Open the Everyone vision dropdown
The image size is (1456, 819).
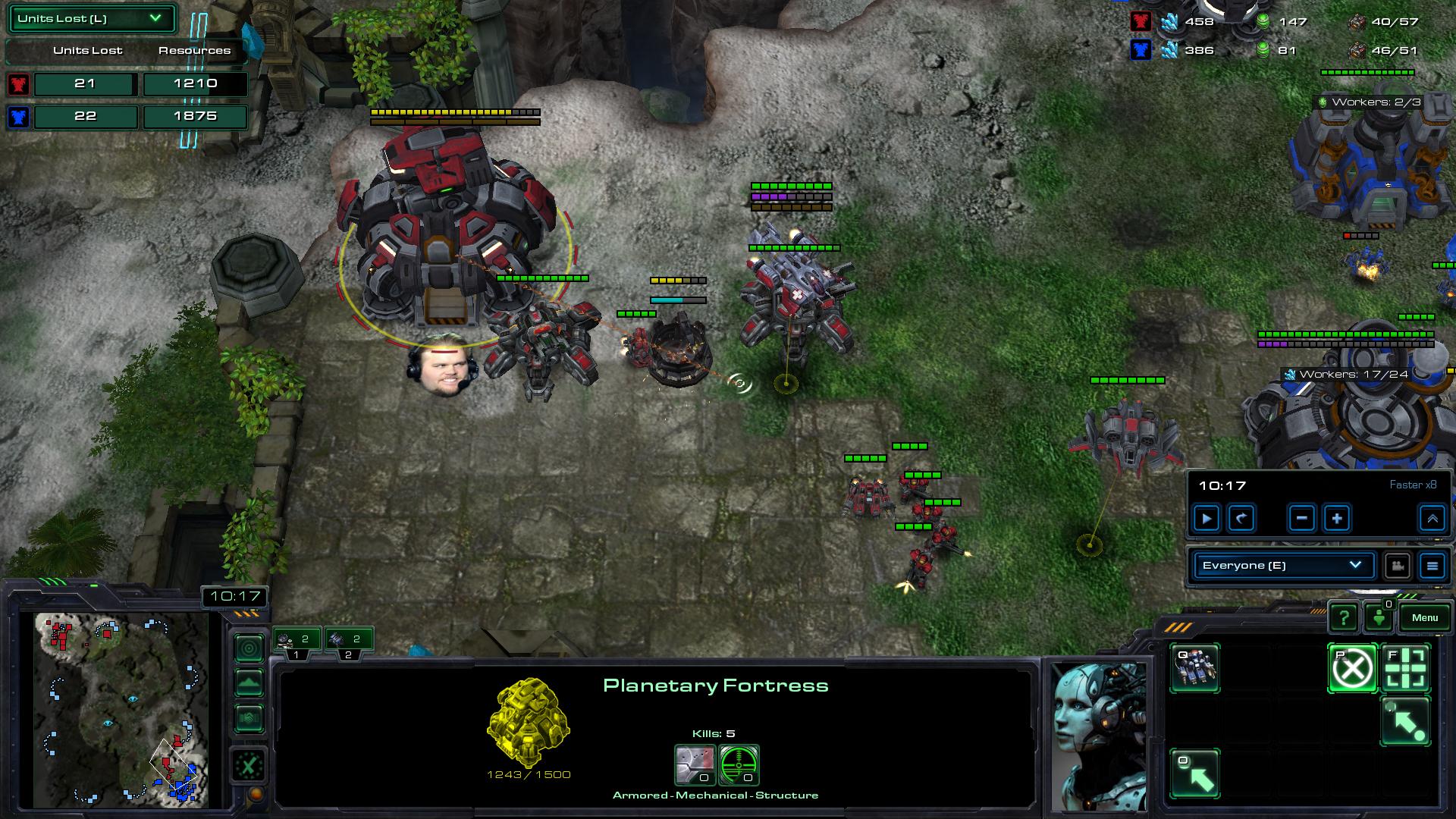pyautogui.click(x=1282, y=565)
